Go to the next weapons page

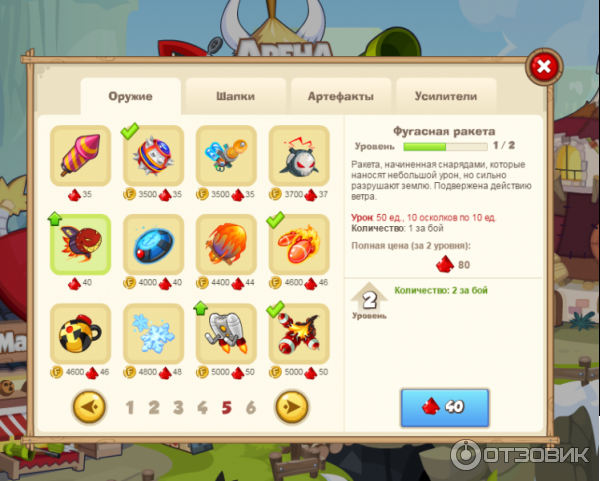click(x=292, y=407)
